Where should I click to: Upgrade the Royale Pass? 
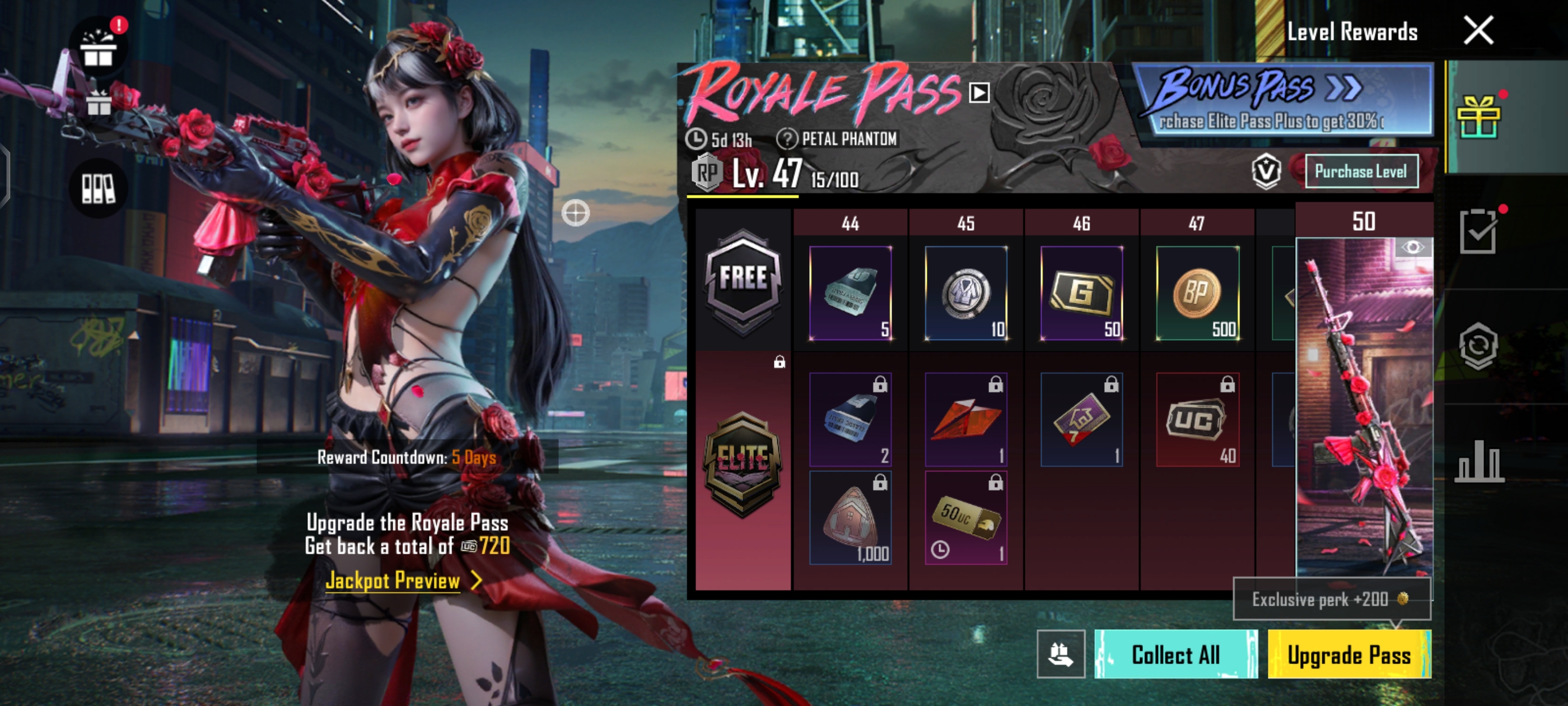(1349, 654)
